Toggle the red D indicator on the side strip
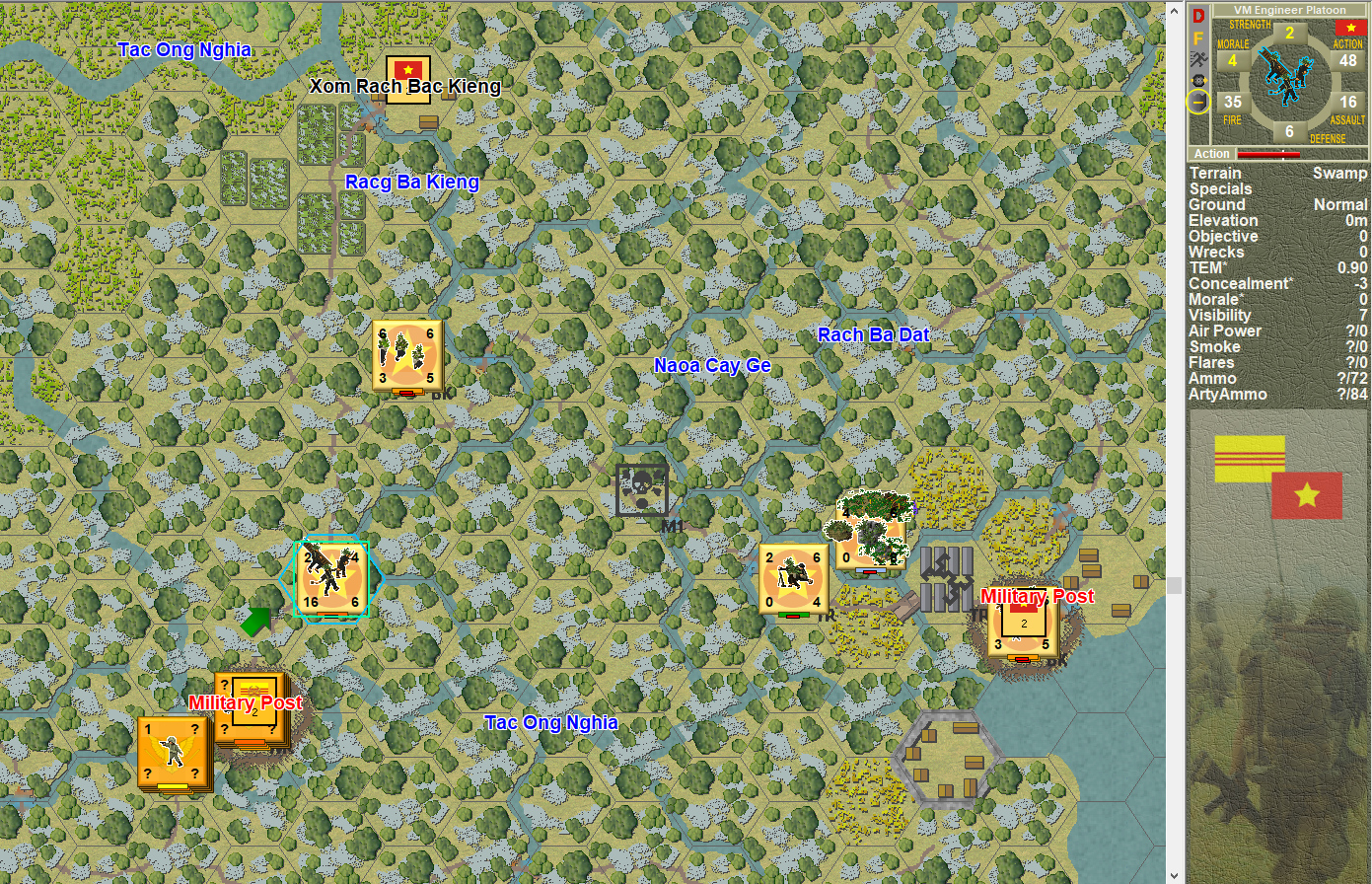The width and height of the screenshot is (1372, 884). coord(1197,15)
